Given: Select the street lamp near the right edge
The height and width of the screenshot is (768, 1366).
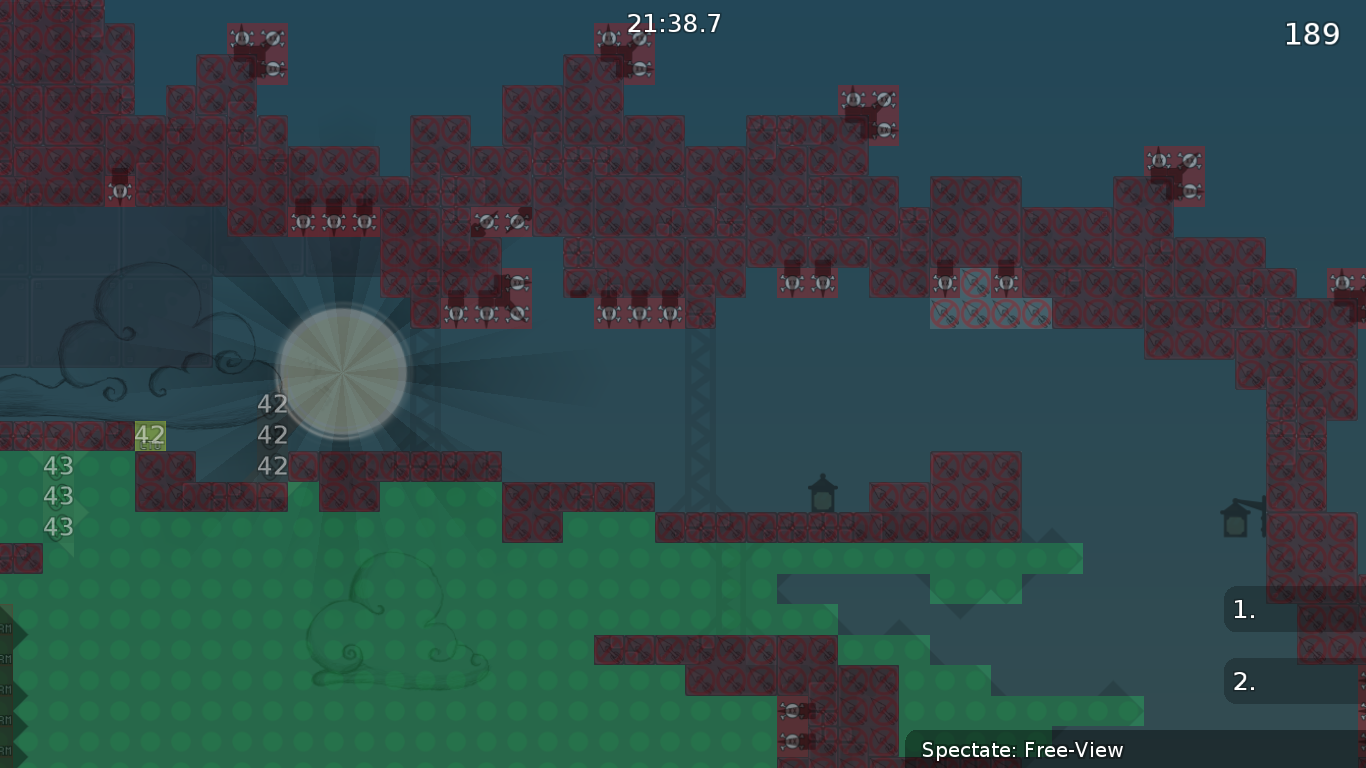Looking at the screenshot, I should point(1237,523).
